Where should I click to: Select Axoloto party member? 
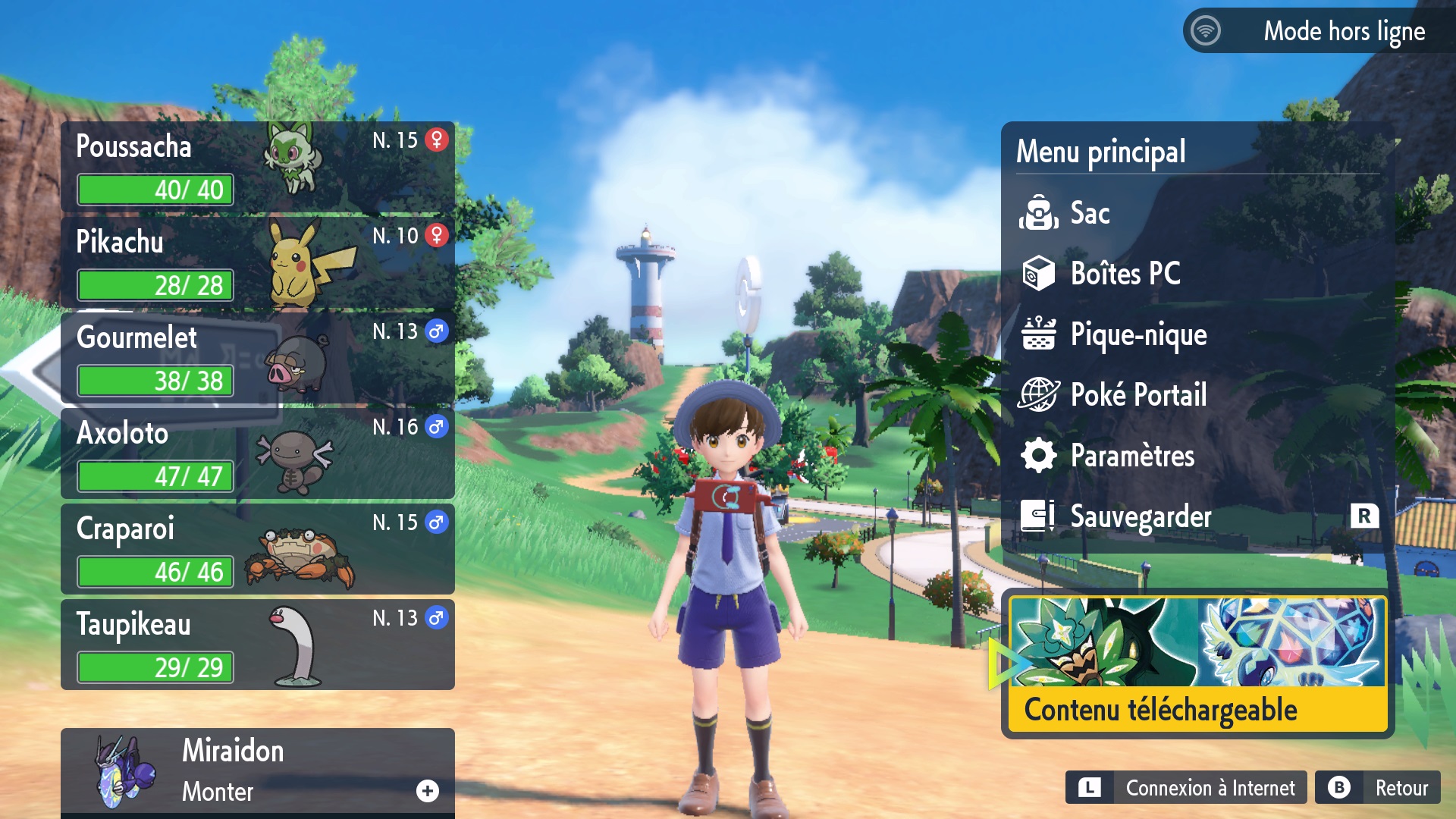[x=258, y=453]
